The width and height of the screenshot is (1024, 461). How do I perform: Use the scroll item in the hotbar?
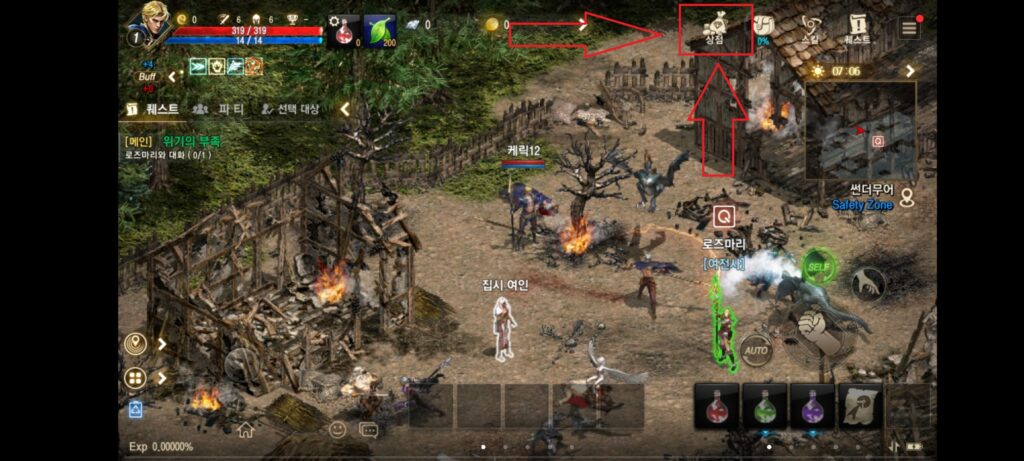(861, 407)
